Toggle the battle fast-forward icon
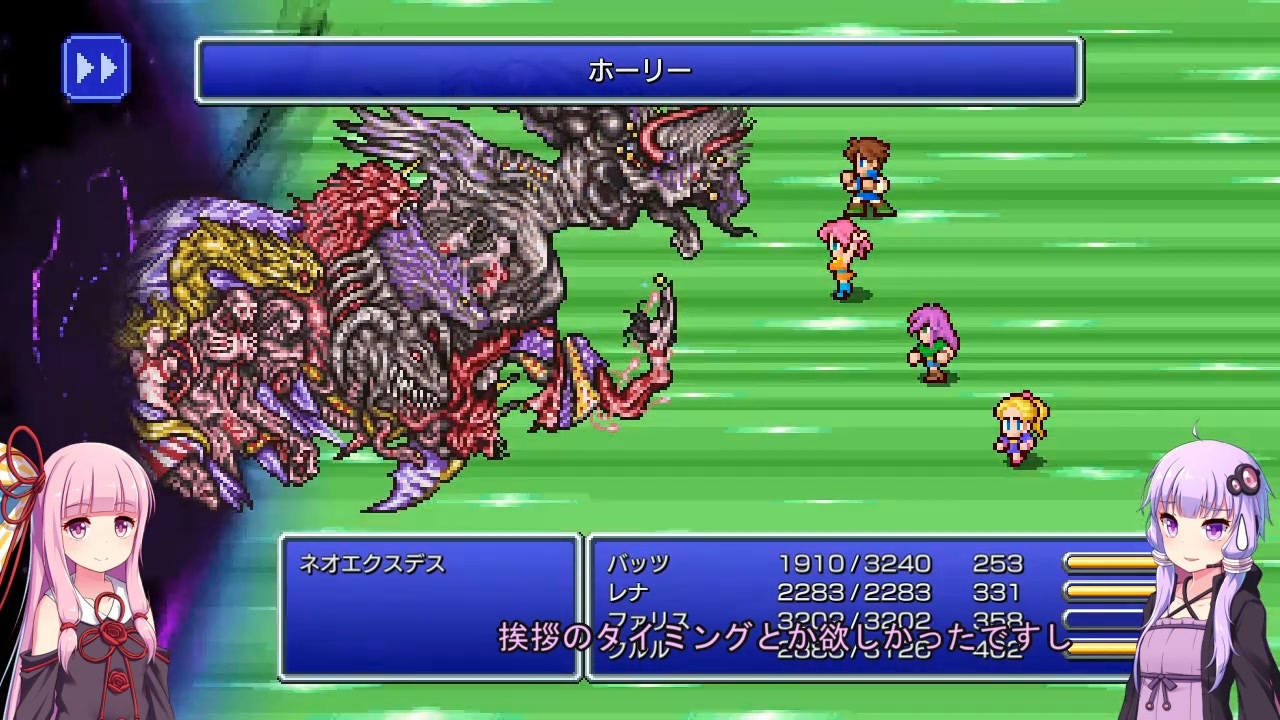 95,68
